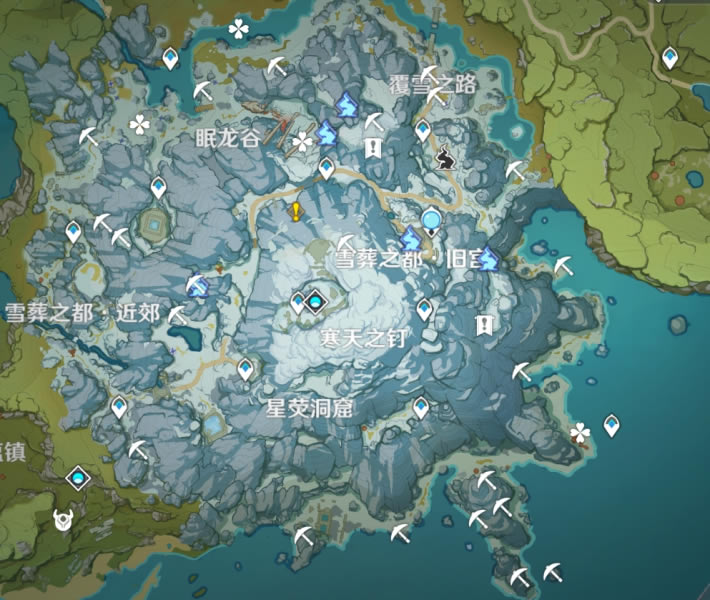Click the black rabbit-shaped map marker
710x600 pixels.
[445, 155]
